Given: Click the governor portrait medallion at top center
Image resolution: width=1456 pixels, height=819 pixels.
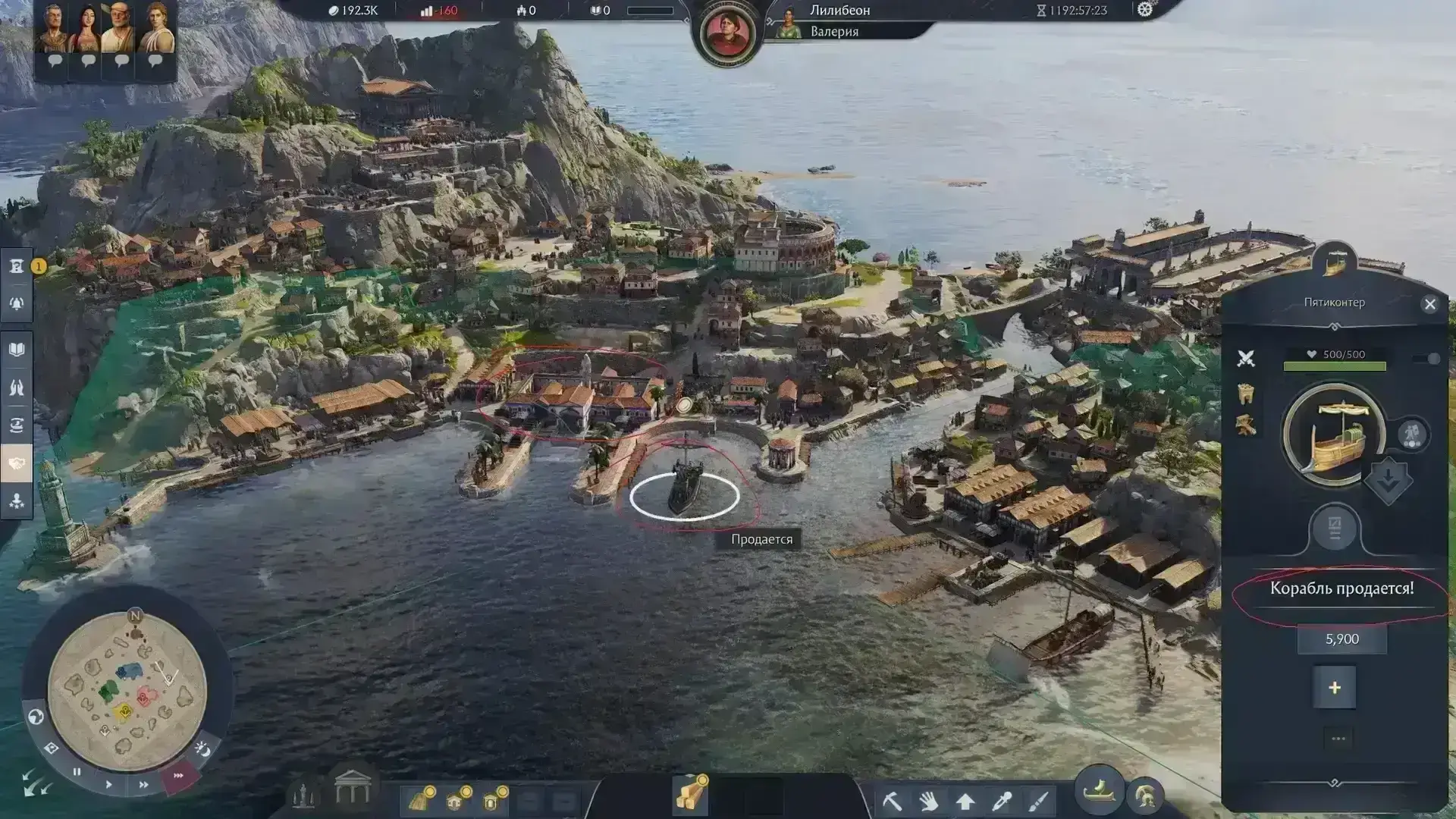Looking at the screenshot, I should (x=726, y=33).
